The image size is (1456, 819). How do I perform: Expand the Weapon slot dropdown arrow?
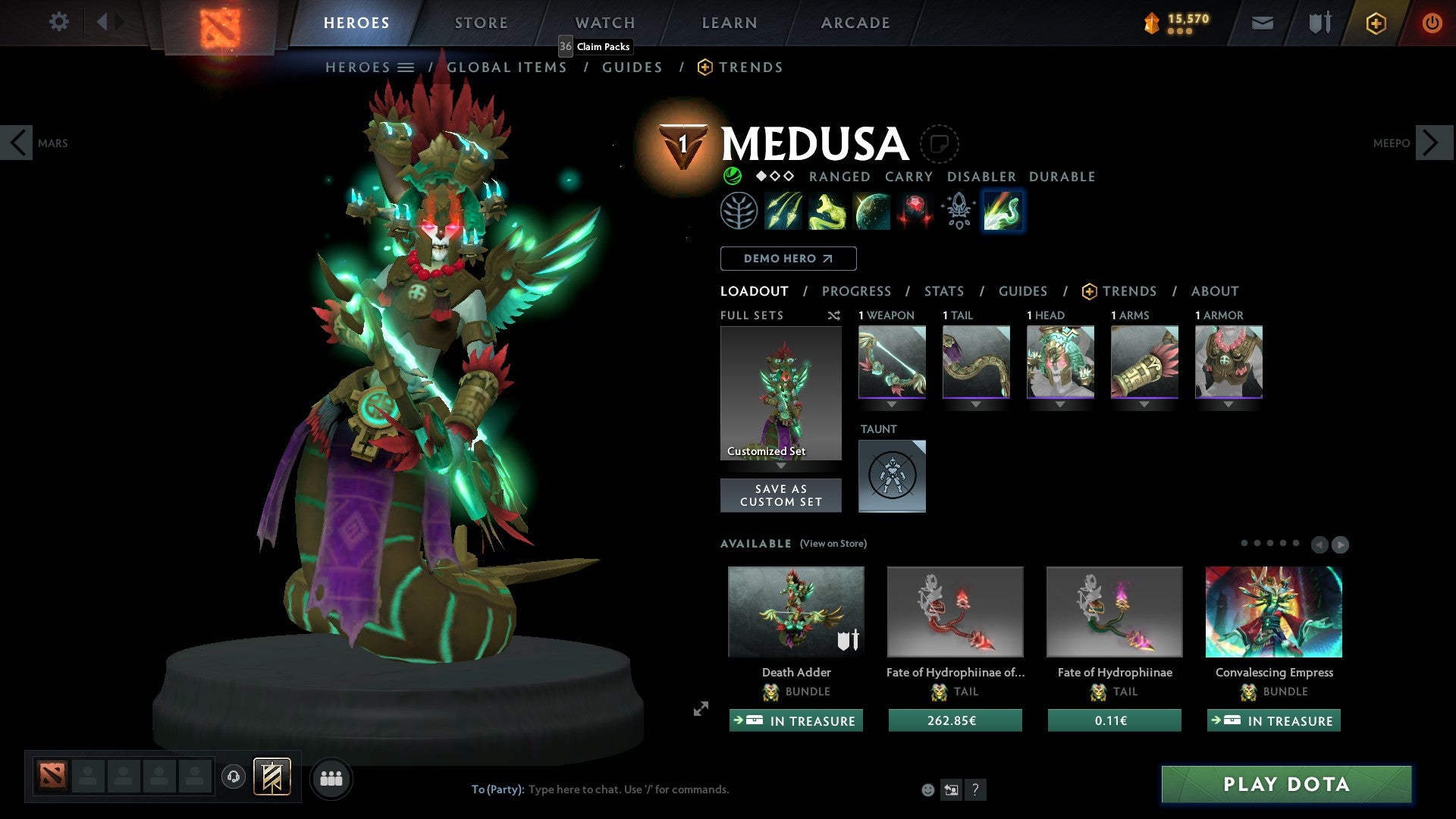[x=892, y=404]
